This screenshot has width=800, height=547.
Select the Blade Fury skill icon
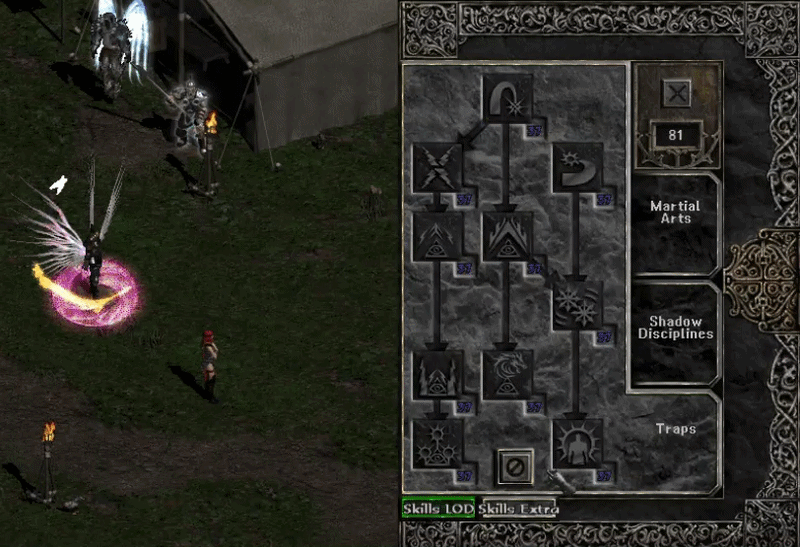(x=577, y=305)
